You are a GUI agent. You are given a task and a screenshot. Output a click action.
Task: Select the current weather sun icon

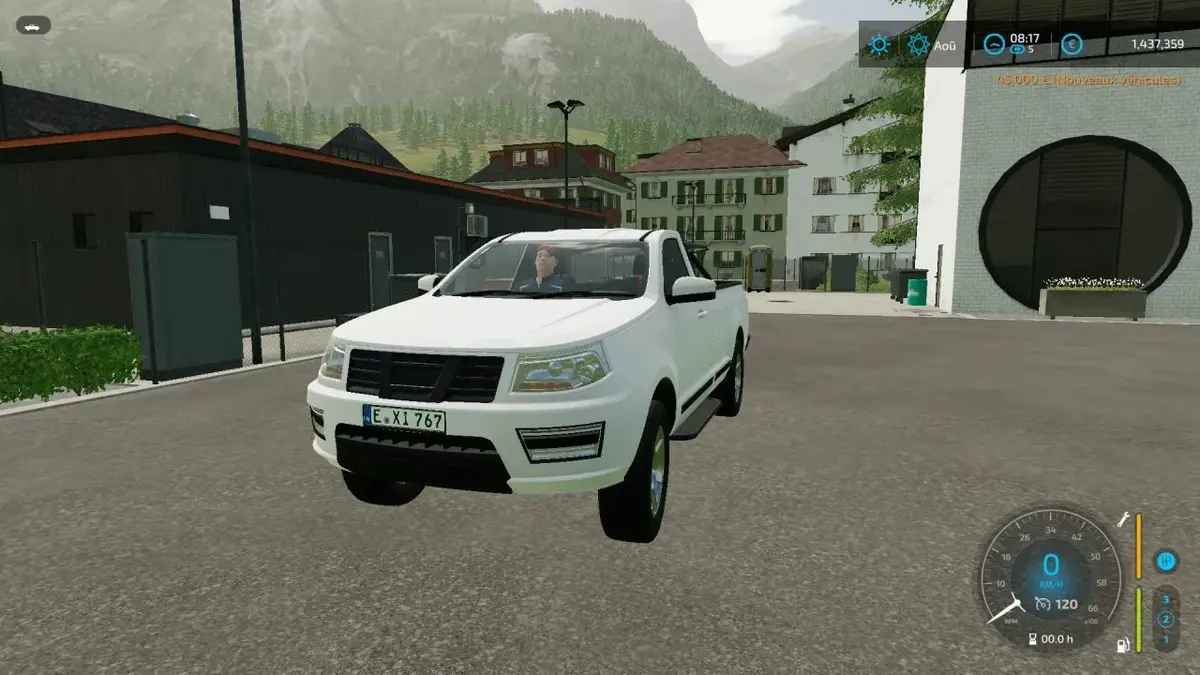[879, 44]
